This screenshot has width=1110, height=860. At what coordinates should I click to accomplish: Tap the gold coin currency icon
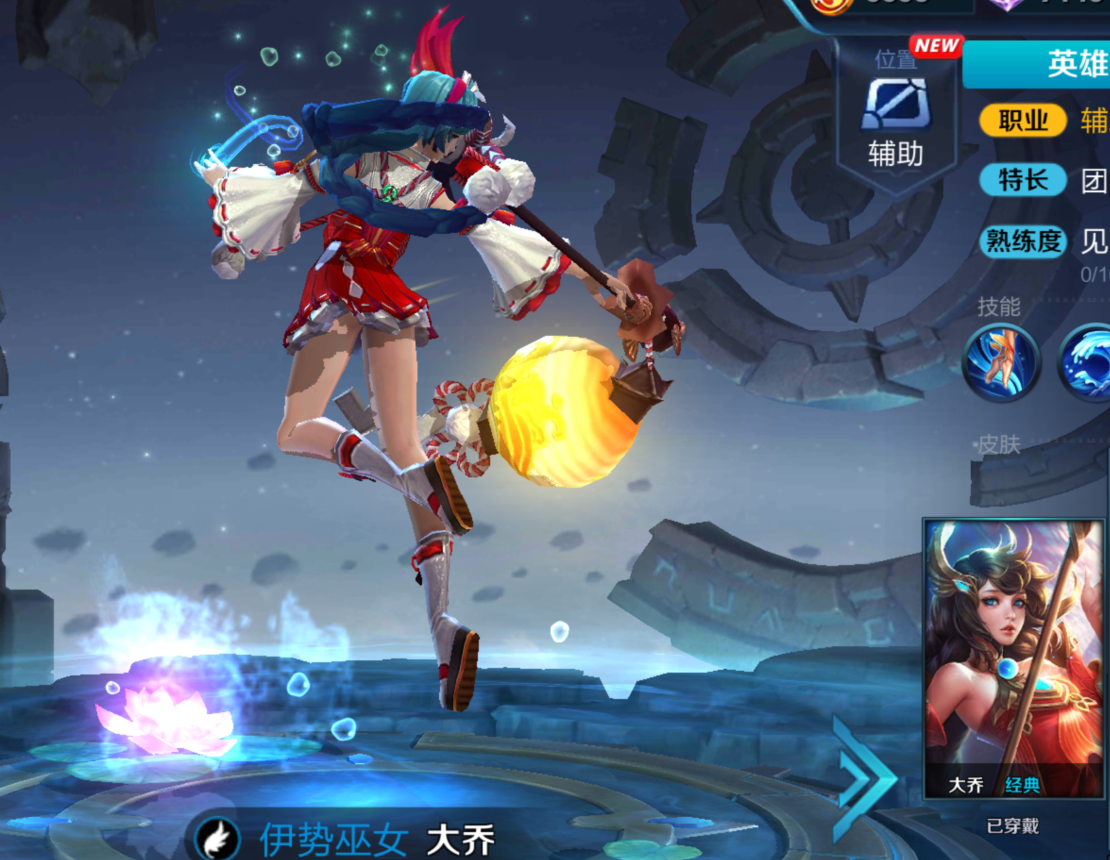829,4
